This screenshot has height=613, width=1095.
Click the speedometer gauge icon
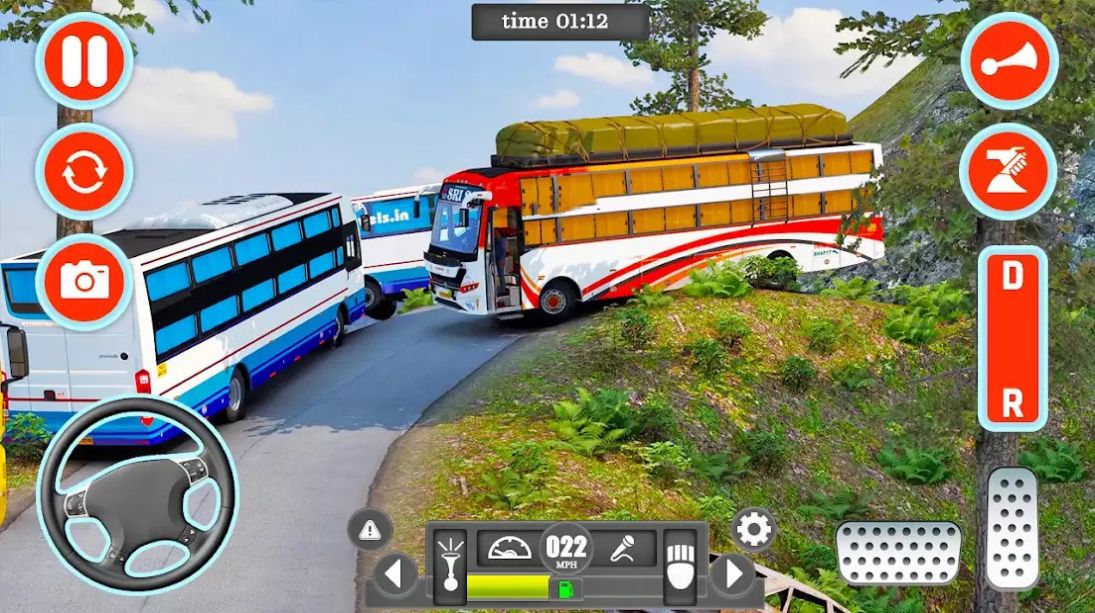coord(510,548)
